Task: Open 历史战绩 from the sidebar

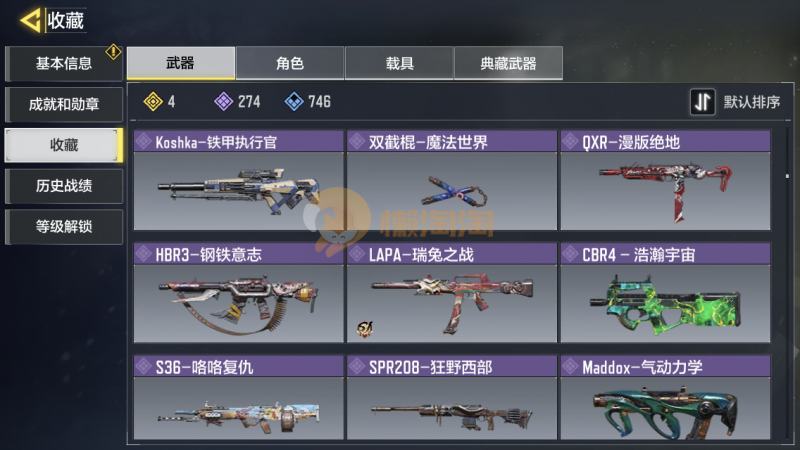Action: point(64,186)
